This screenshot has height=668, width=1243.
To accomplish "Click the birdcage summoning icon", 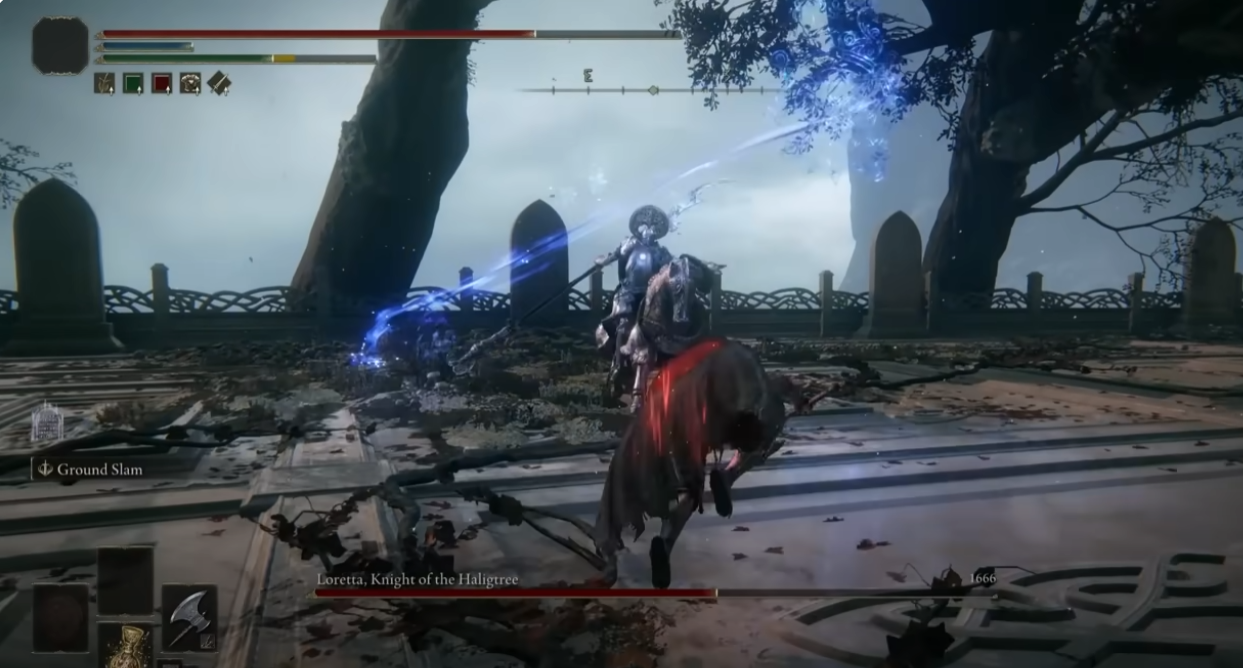I will (47, 422).
